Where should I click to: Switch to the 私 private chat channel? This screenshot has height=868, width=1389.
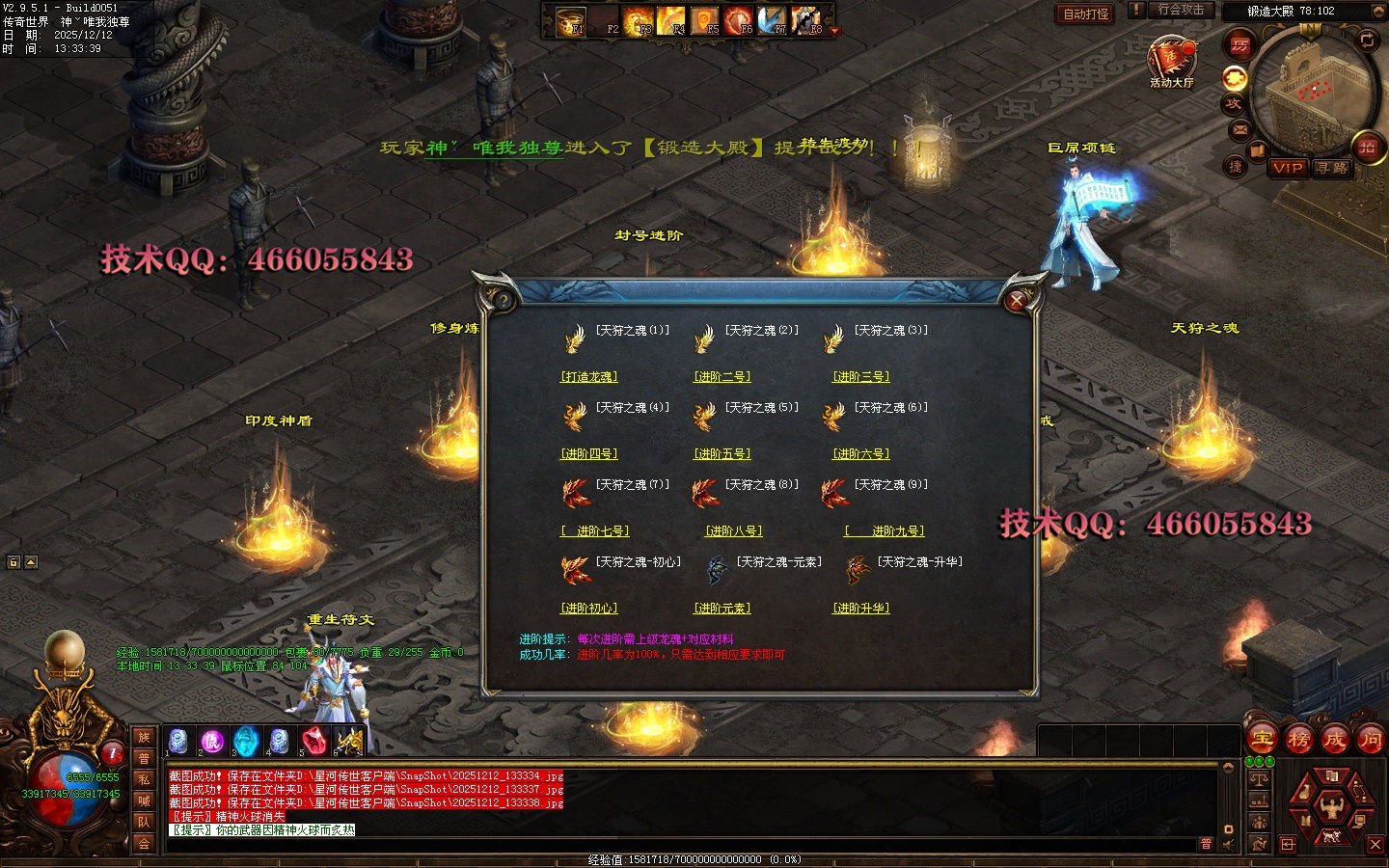(x=144, y=779)
